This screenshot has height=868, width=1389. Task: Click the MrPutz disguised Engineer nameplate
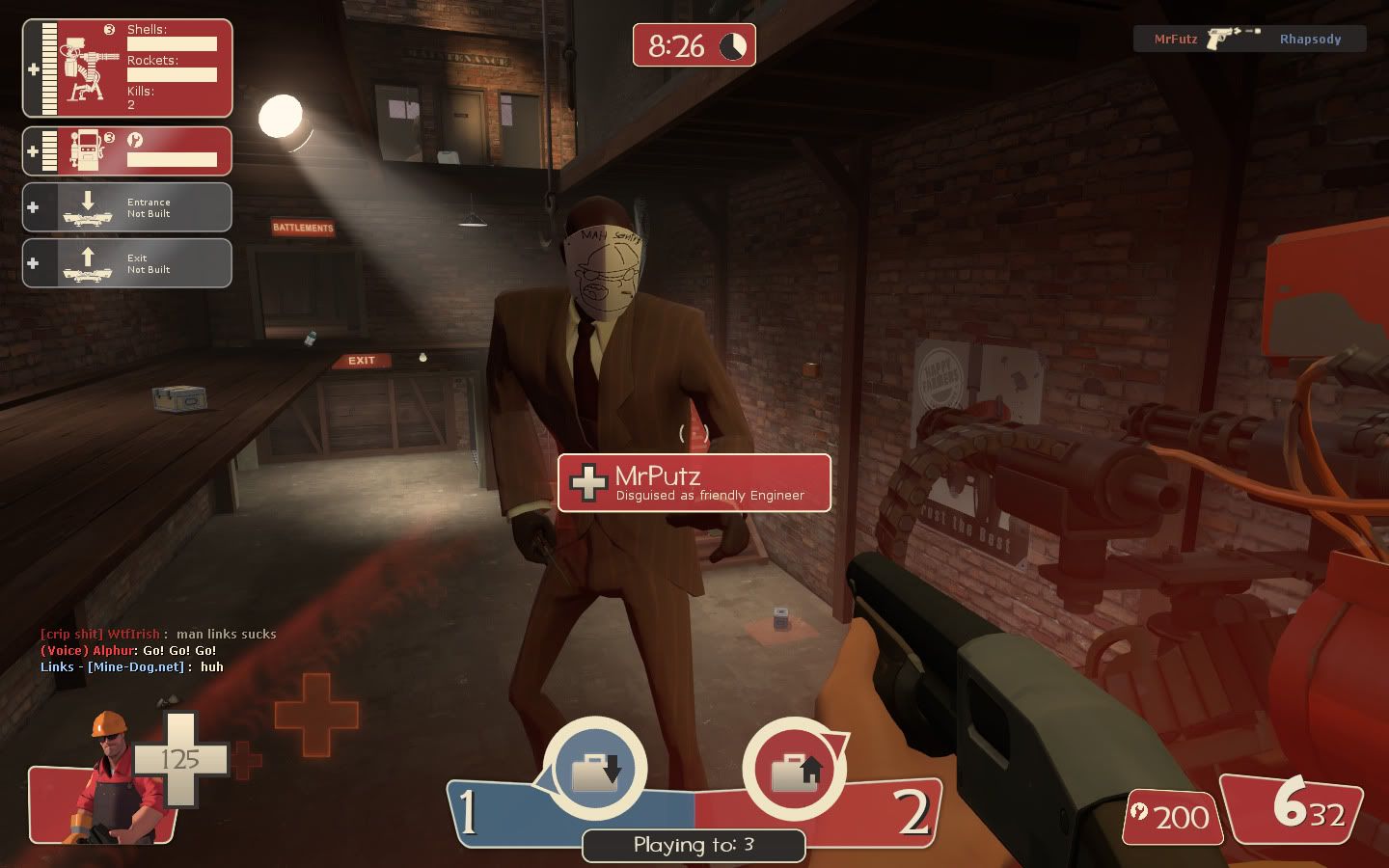[x=694, y=482]
